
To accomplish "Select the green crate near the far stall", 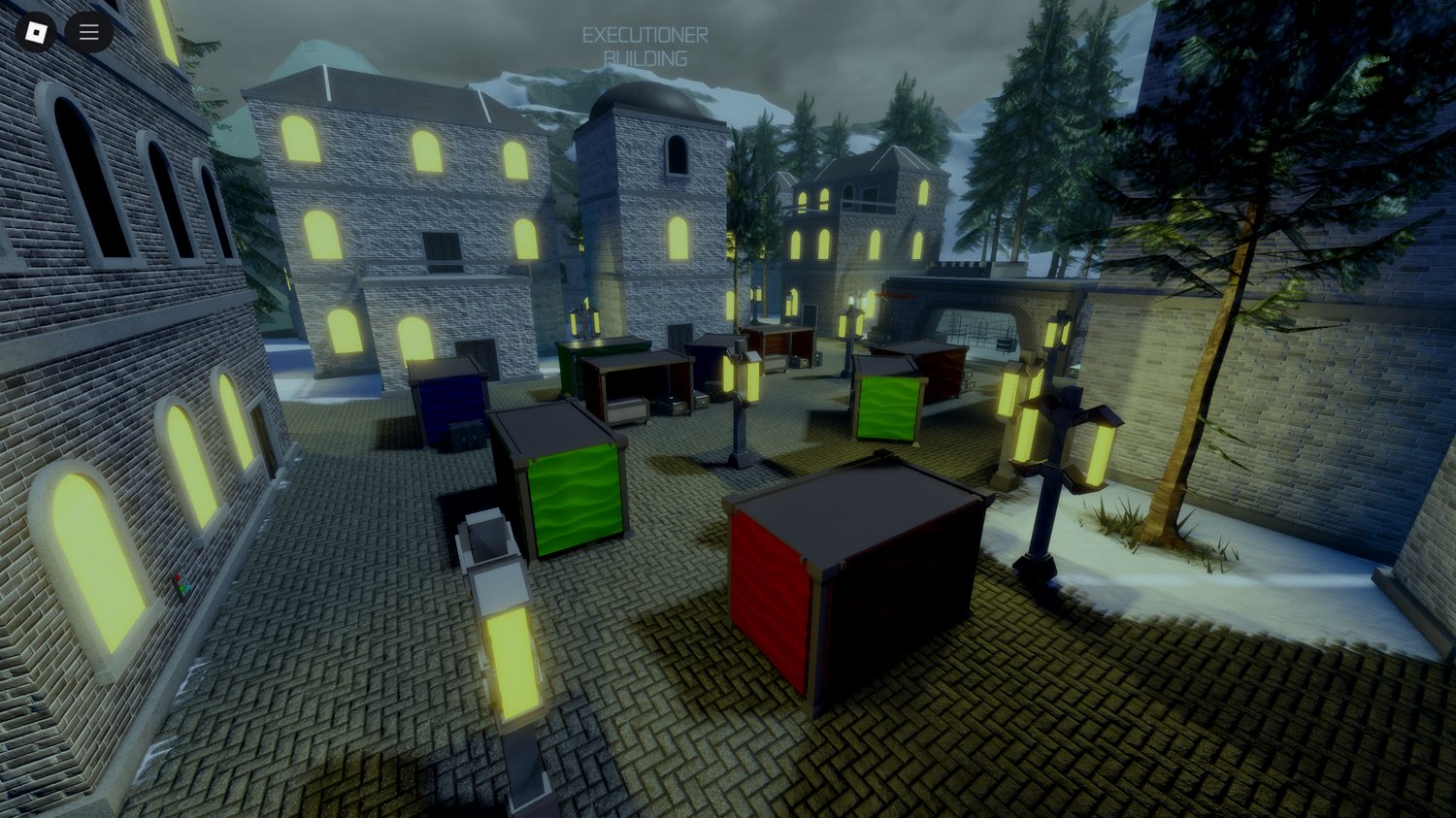I will [886, 408].
